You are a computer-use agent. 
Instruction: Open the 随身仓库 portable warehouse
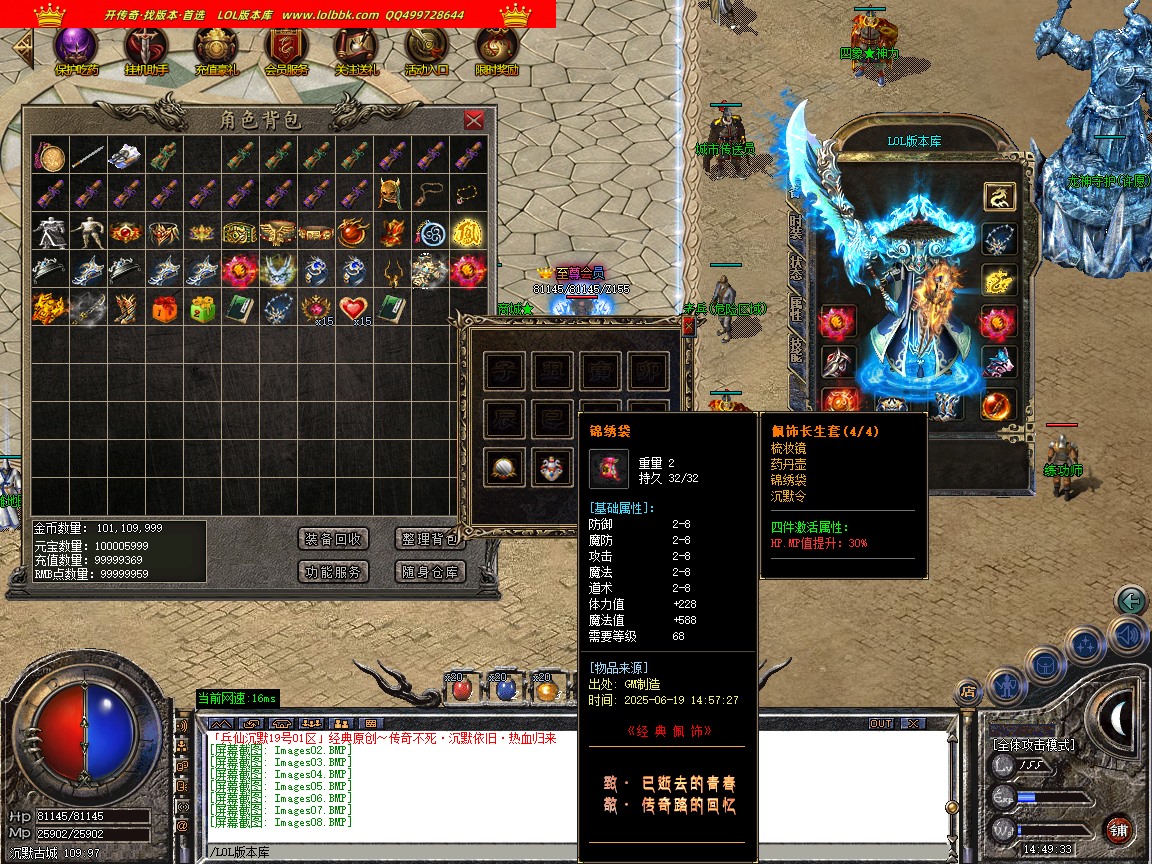(x=429, y=572)
